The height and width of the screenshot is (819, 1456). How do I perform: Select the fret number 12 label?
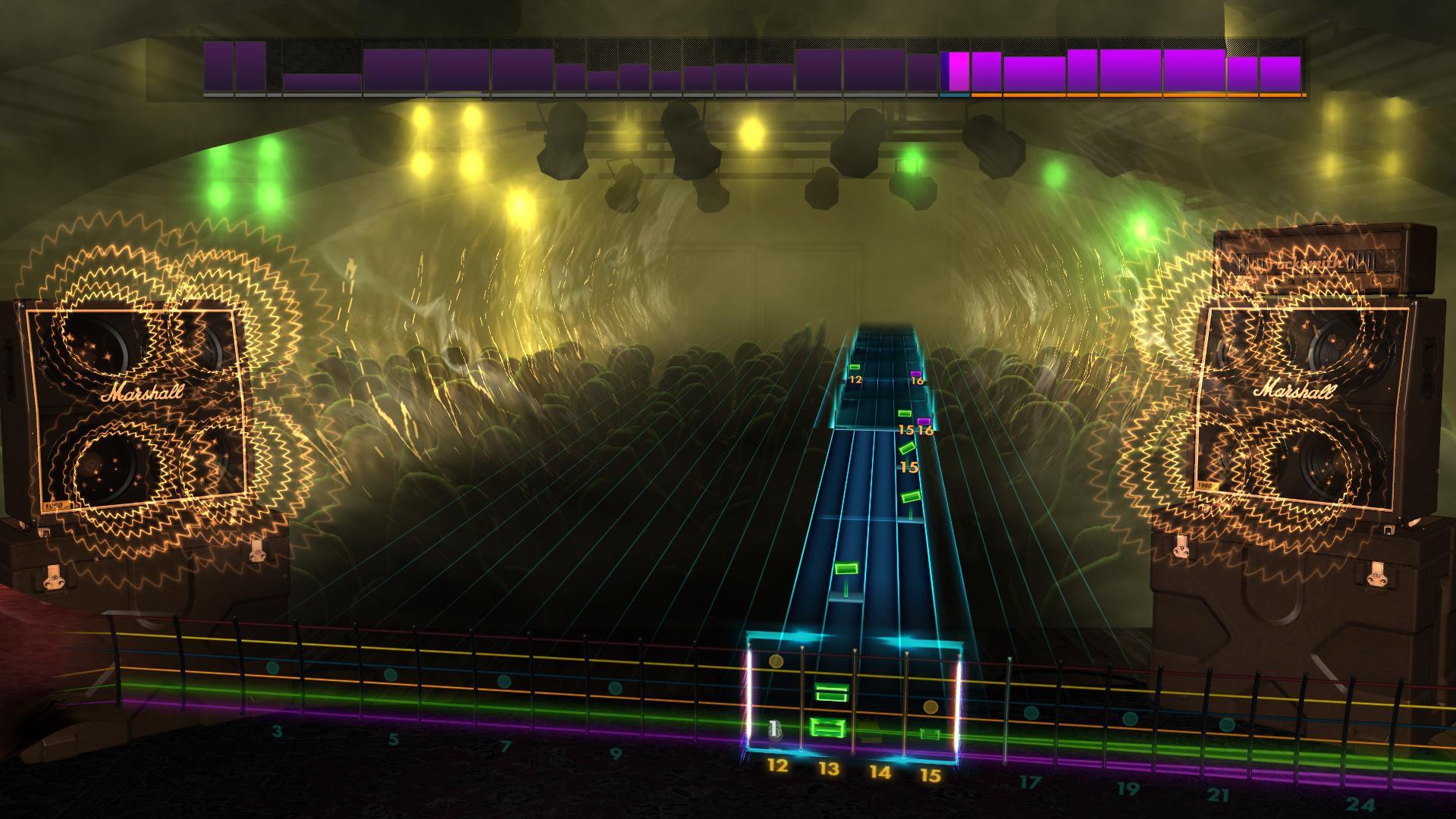pyautogui.click(x=777, y=767)
